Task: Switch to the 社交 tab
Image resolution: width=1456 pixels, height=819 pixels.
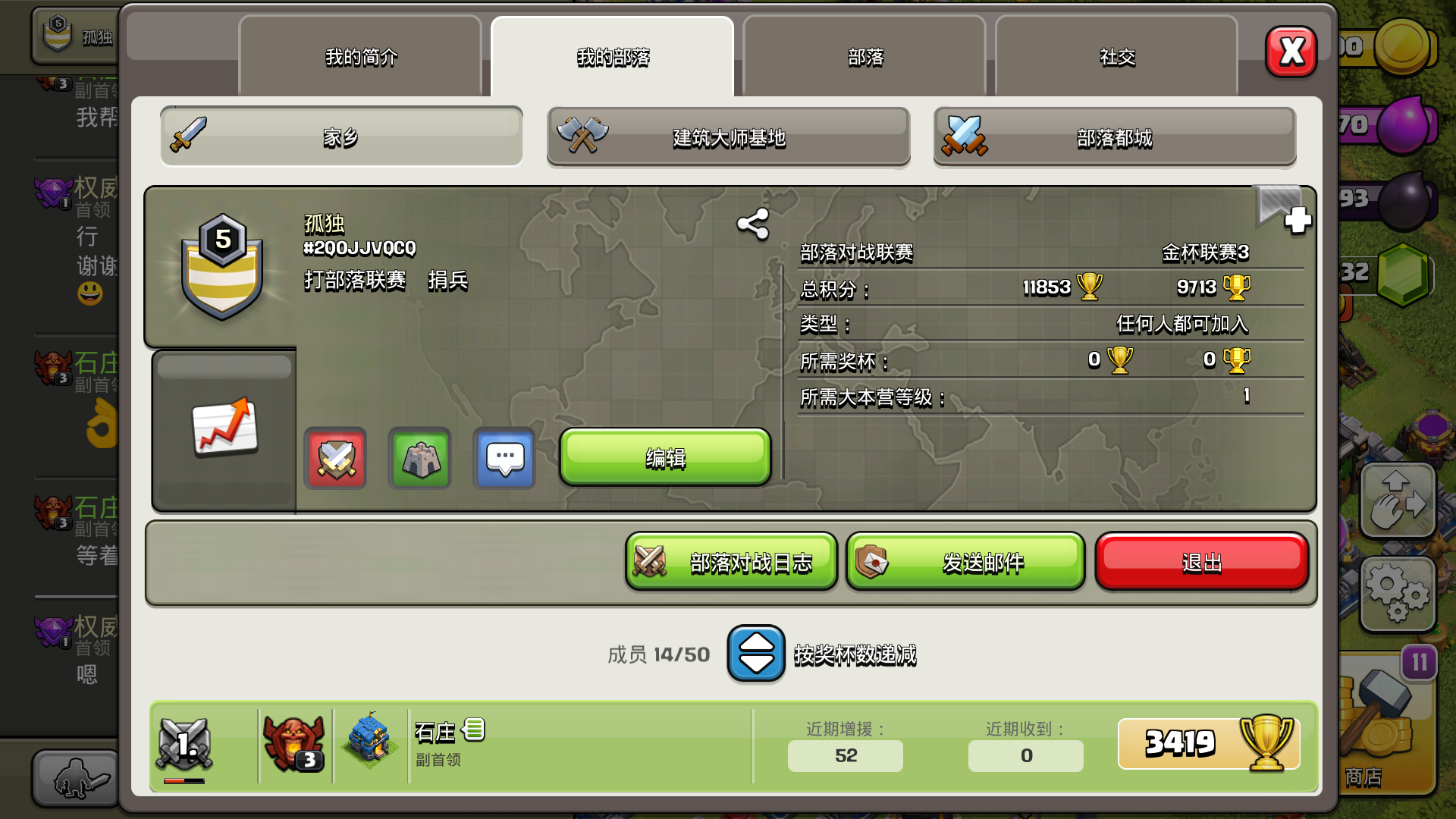Action: (1116, 57)
